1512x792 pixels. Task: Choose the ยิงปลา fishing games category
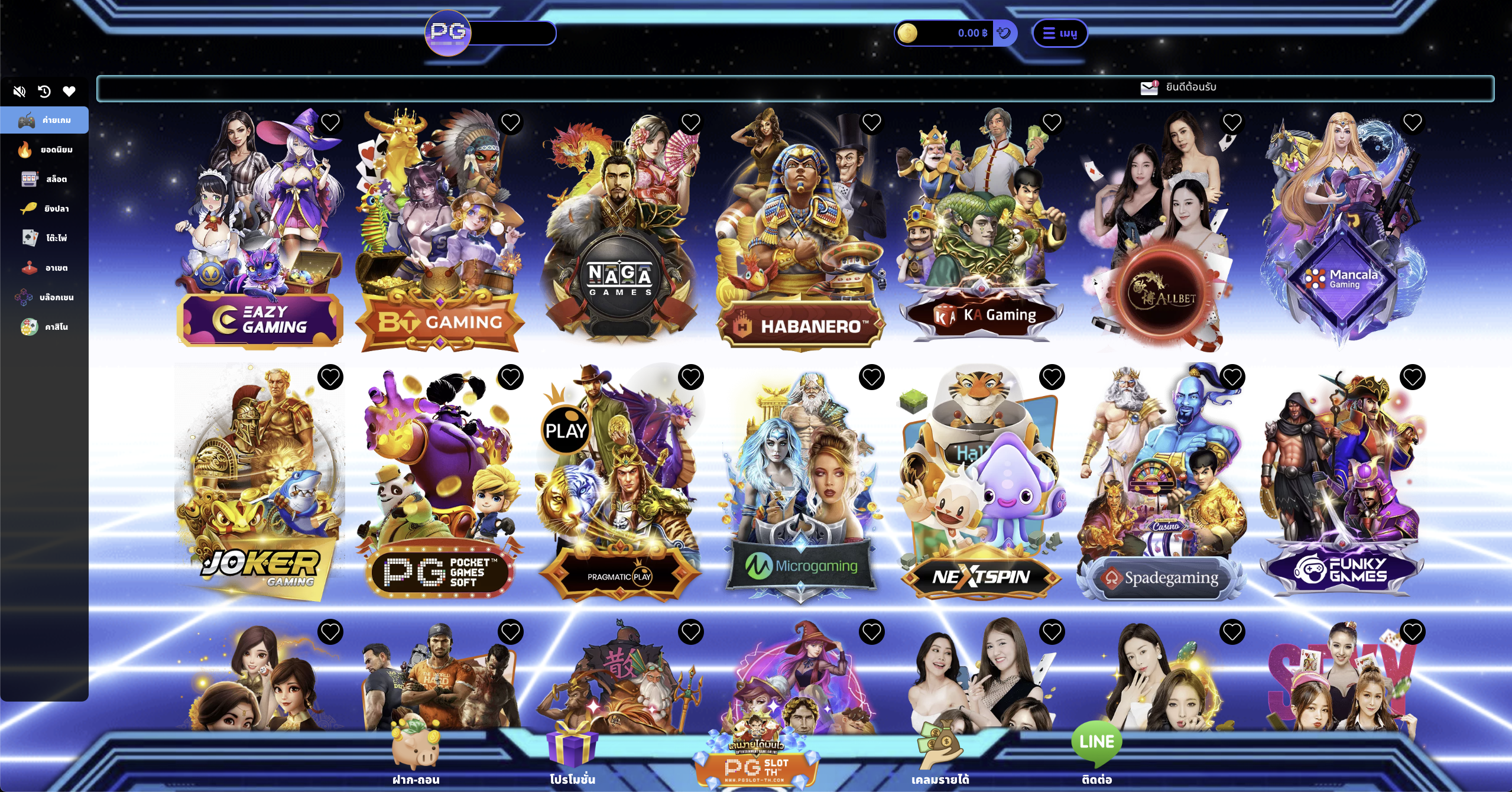point(45,209)
